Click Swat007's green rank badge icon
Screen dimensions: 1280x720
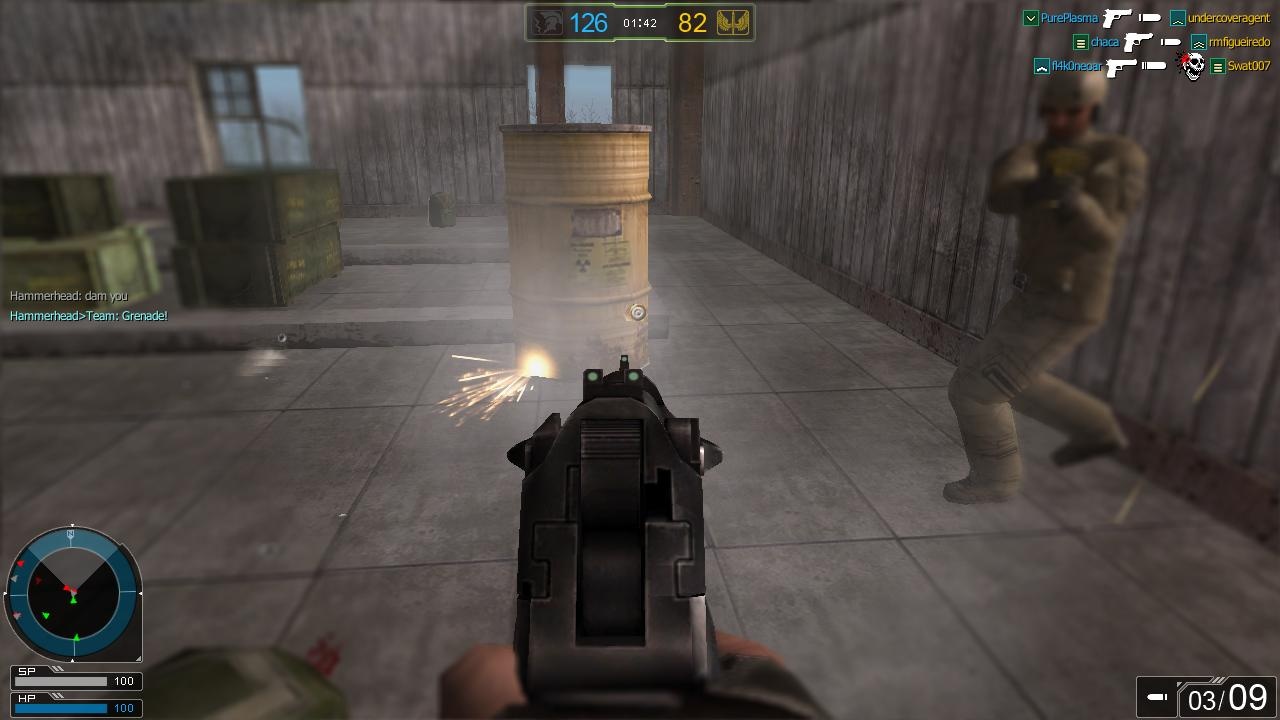pyautogui.click(x=1218, y=66)
